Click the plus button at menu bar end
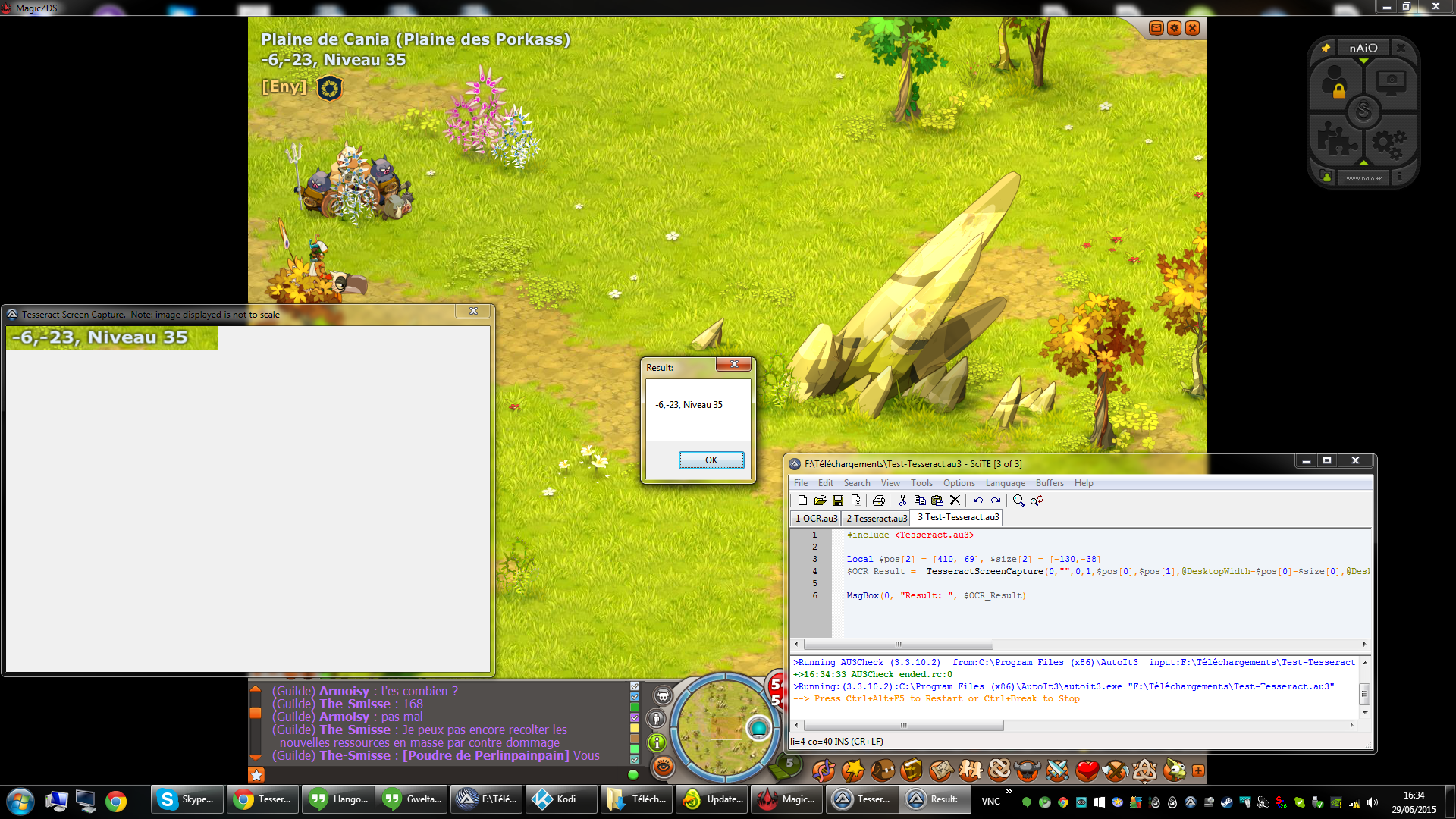 [1198, 771]
